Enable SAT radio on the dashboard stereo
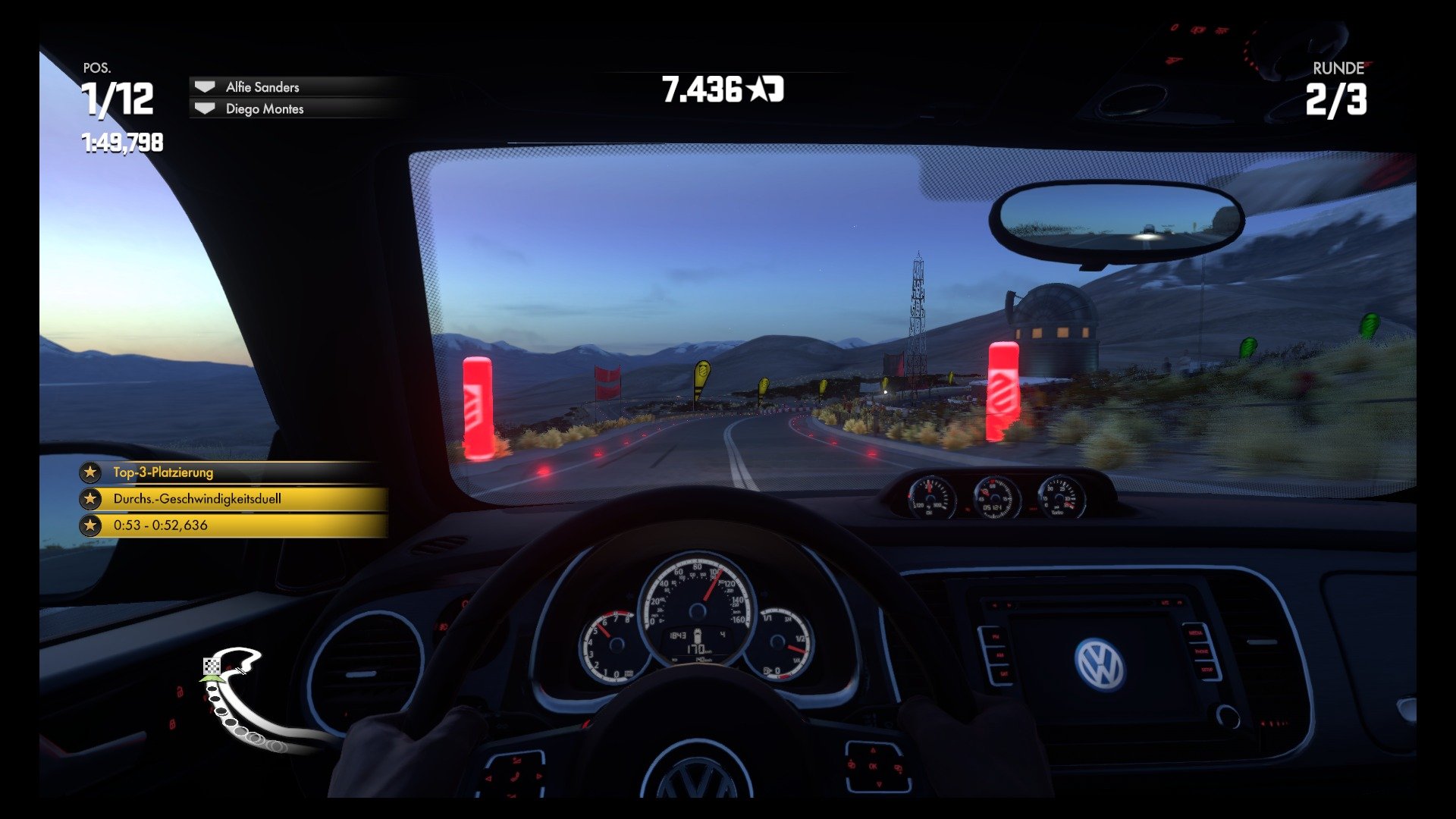Viewport: 1456px width, 819px height. [1005, 673]
